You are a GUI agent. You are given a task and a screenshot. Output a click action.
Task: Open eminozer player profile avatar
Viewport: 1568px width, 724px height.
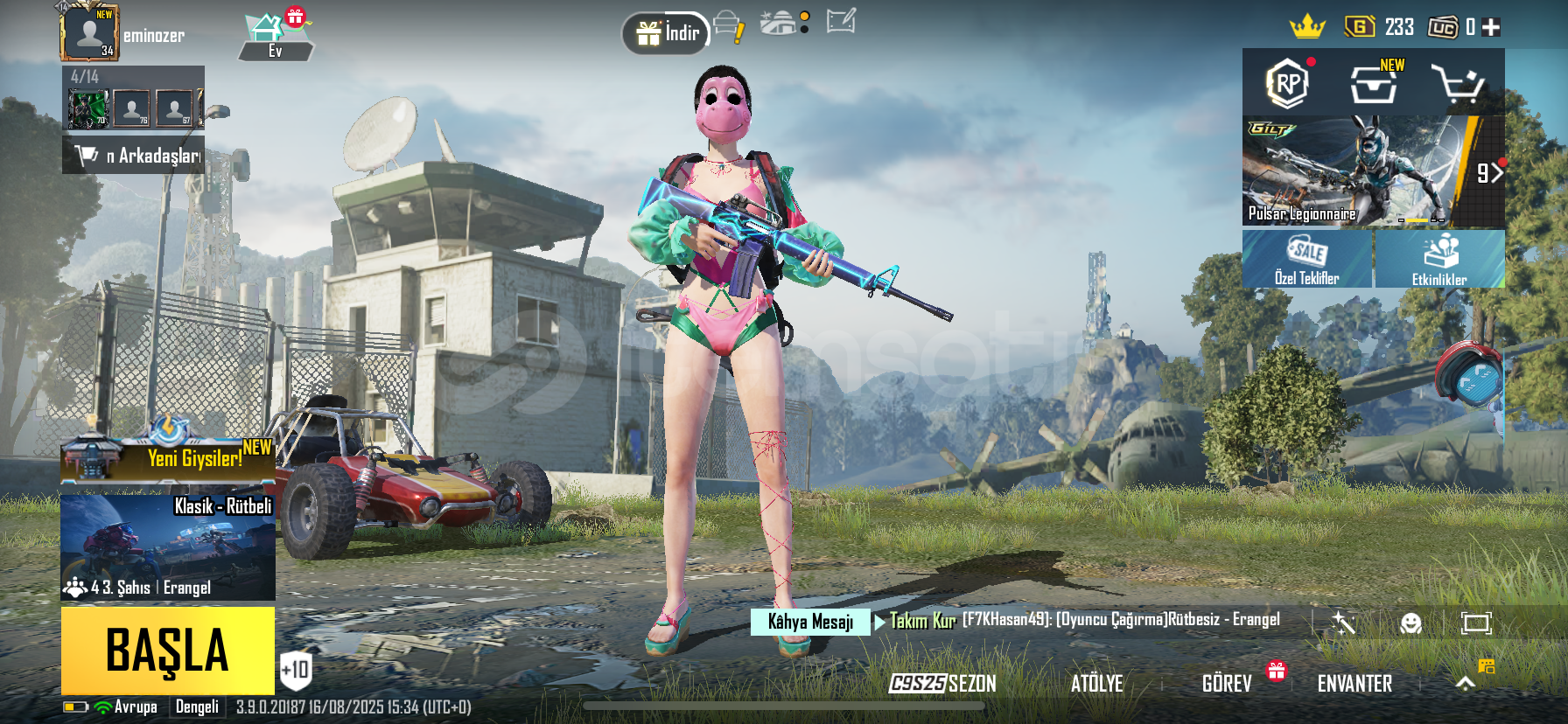tap(89, 33)
